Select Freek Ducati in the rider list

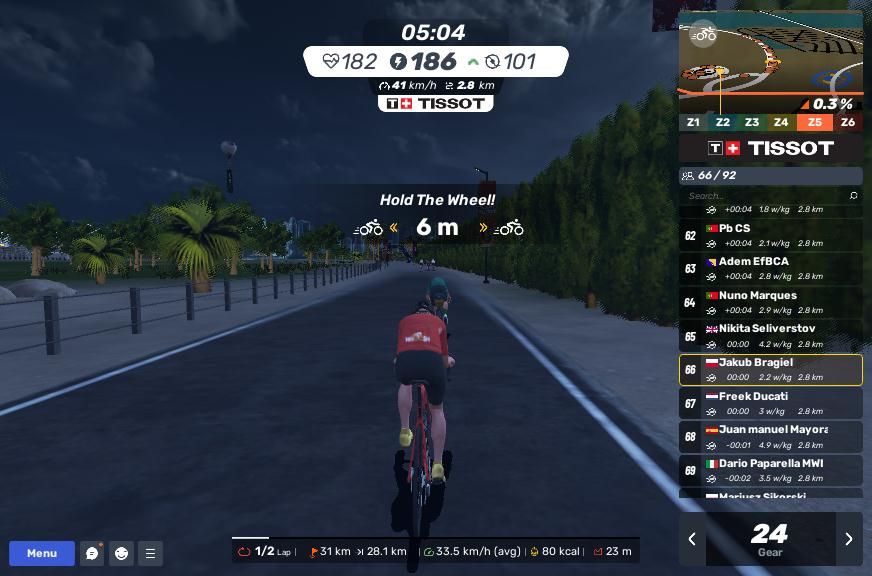pyautogui.click(x=770, y=403)
